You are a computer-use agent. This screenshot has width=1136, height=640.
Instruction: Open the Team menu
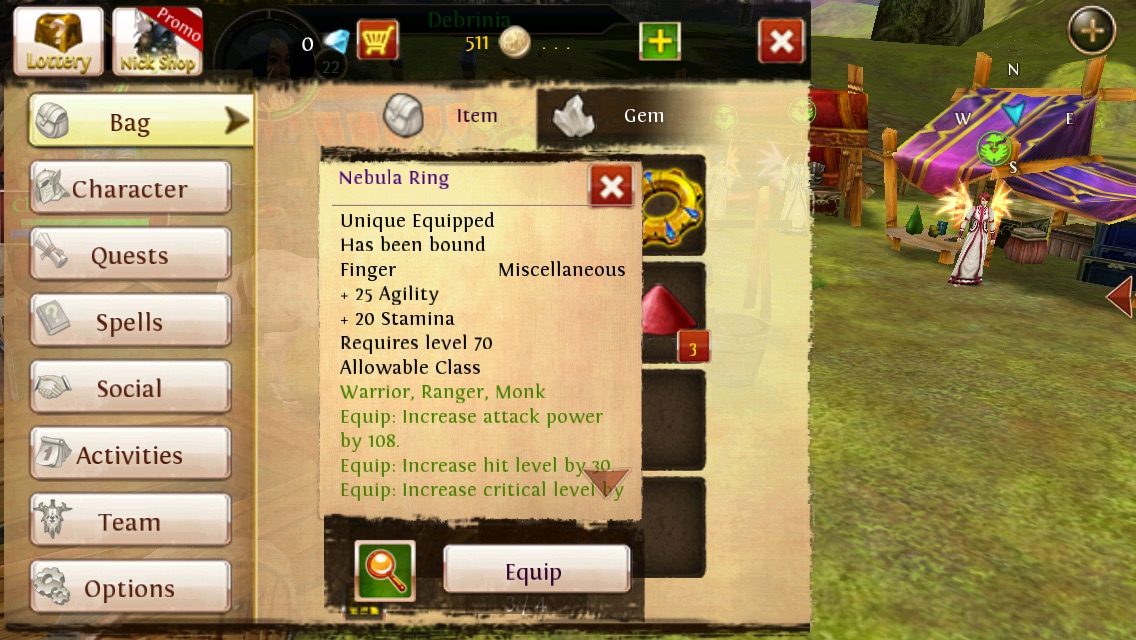[130, 522]
